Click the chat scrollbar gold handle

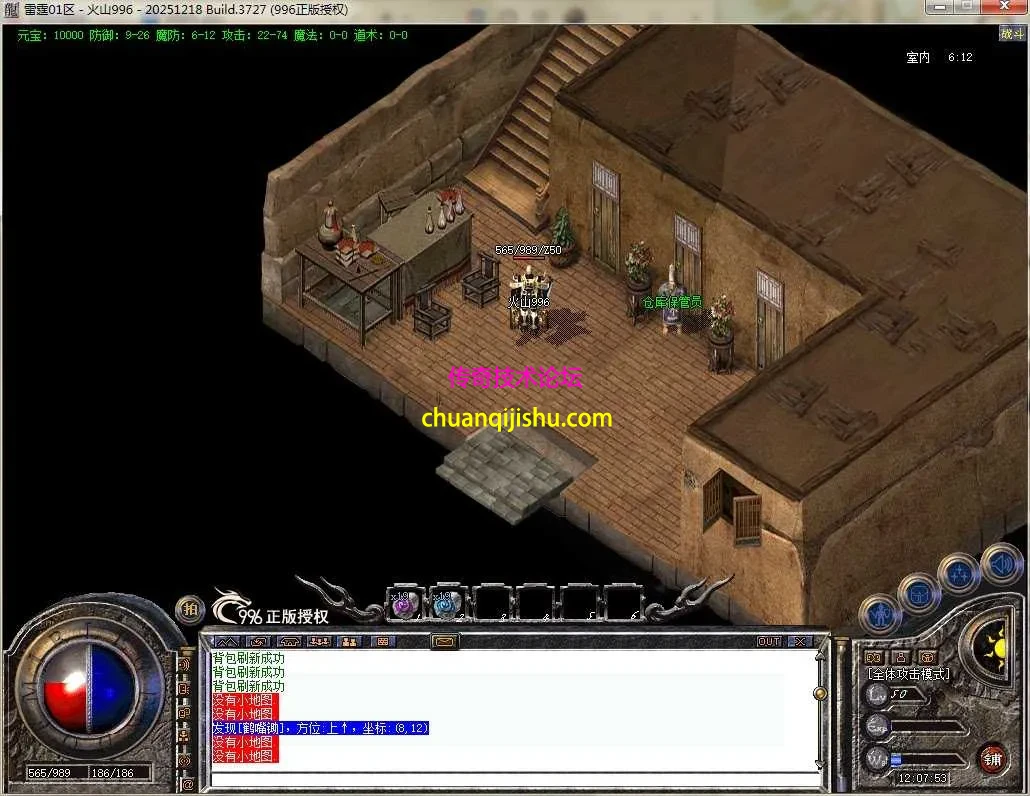pyautogui.click(x=820, y=693)
